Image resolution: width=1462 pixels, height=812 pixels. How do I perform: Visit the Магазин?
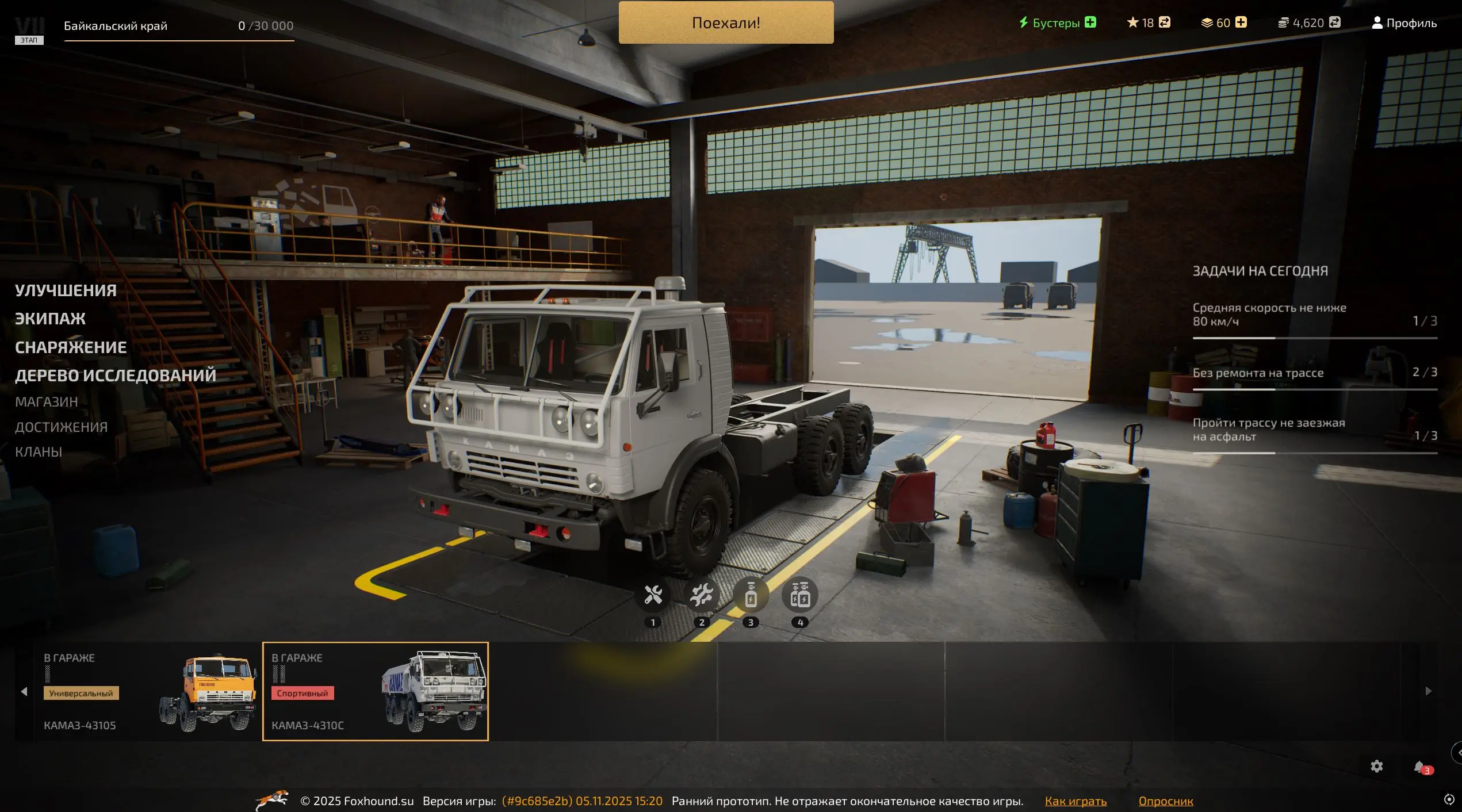pyautogui.click(x=46, y=402)
